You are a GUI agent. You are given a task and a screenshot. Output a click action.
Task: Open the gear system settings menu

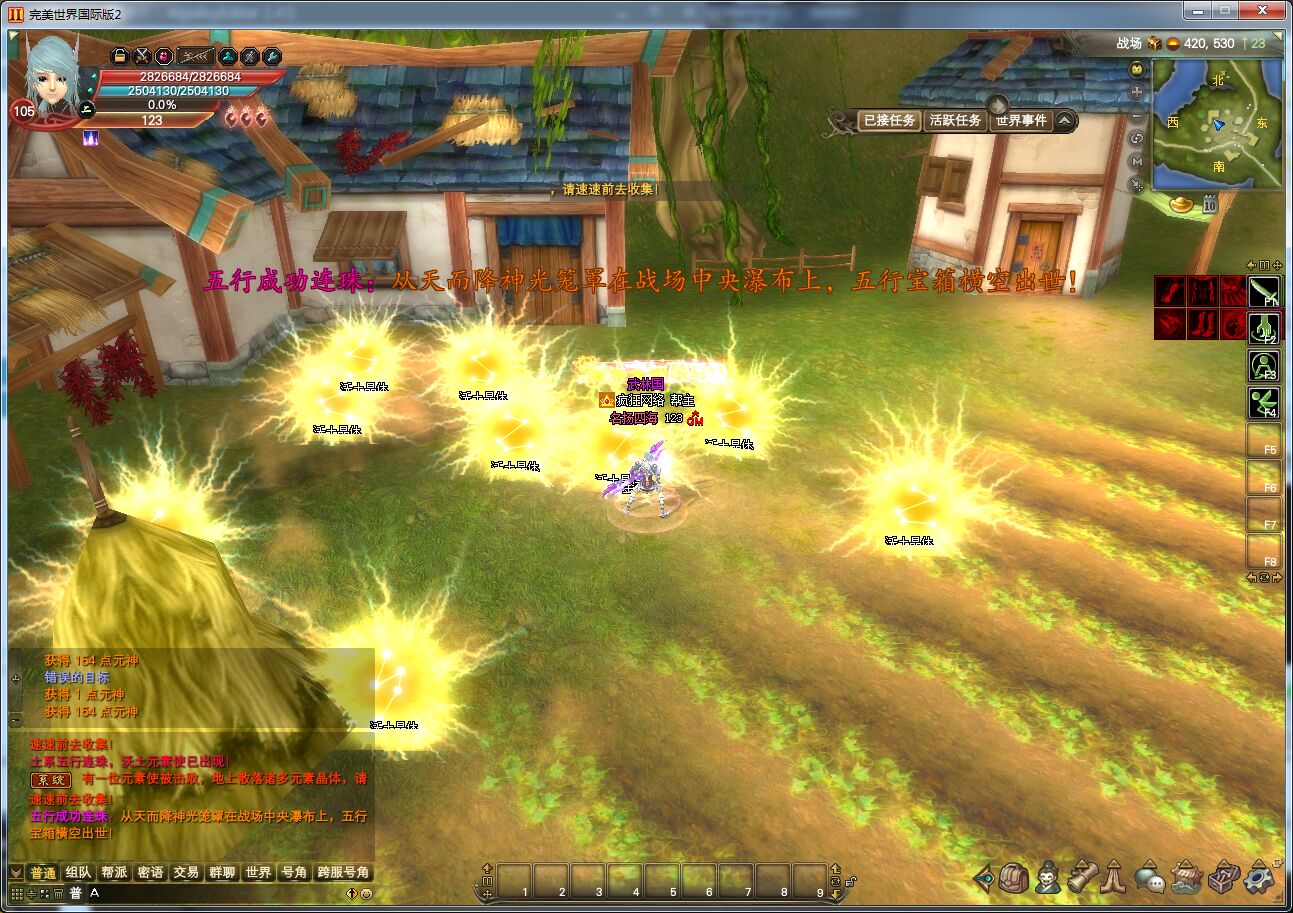[1259, 878]
